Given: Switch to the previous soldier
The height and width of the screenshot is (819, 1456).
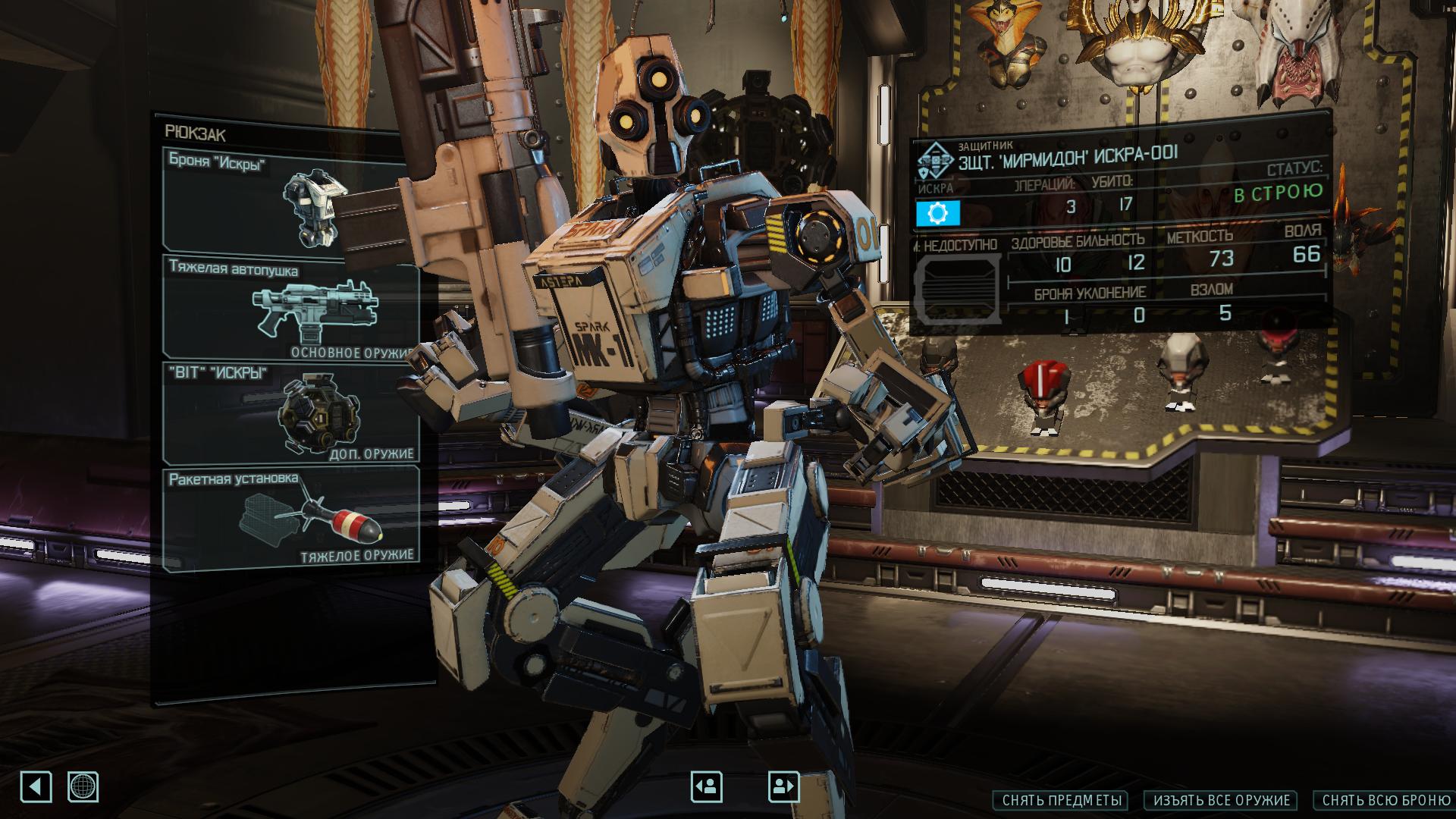Looking at the screenshot, I should 706,786.
